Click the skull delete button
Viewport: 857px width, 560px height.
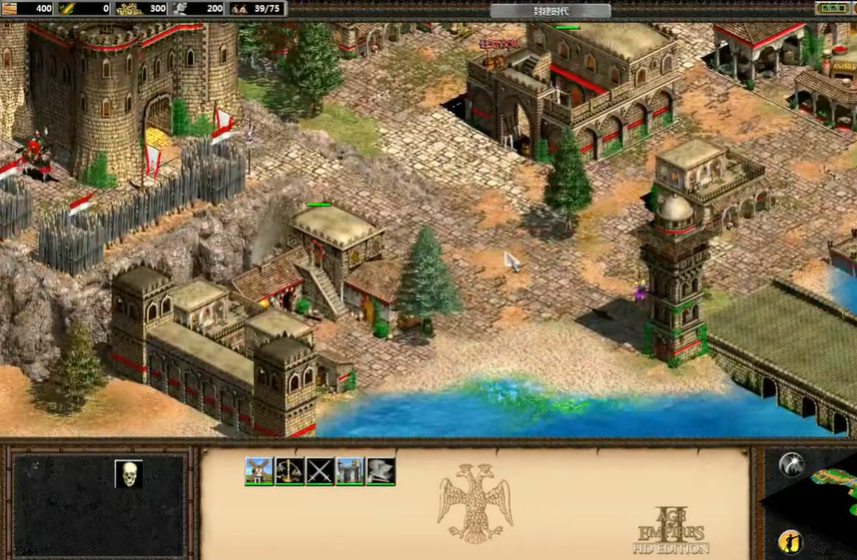128,474
